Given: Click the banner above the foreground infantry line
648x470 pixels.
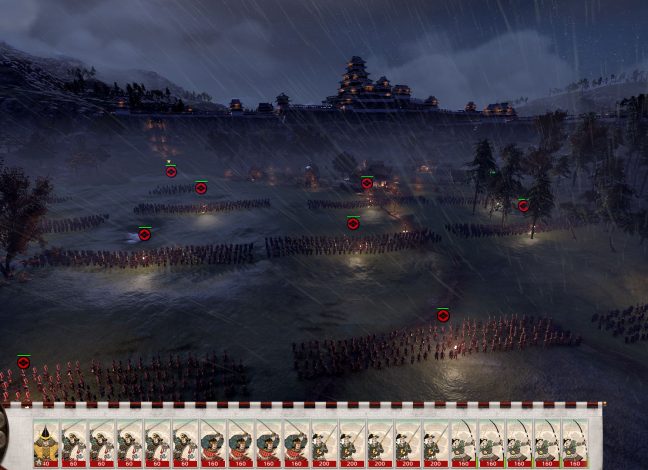Looking at the screenshot, I should (443, 315).
